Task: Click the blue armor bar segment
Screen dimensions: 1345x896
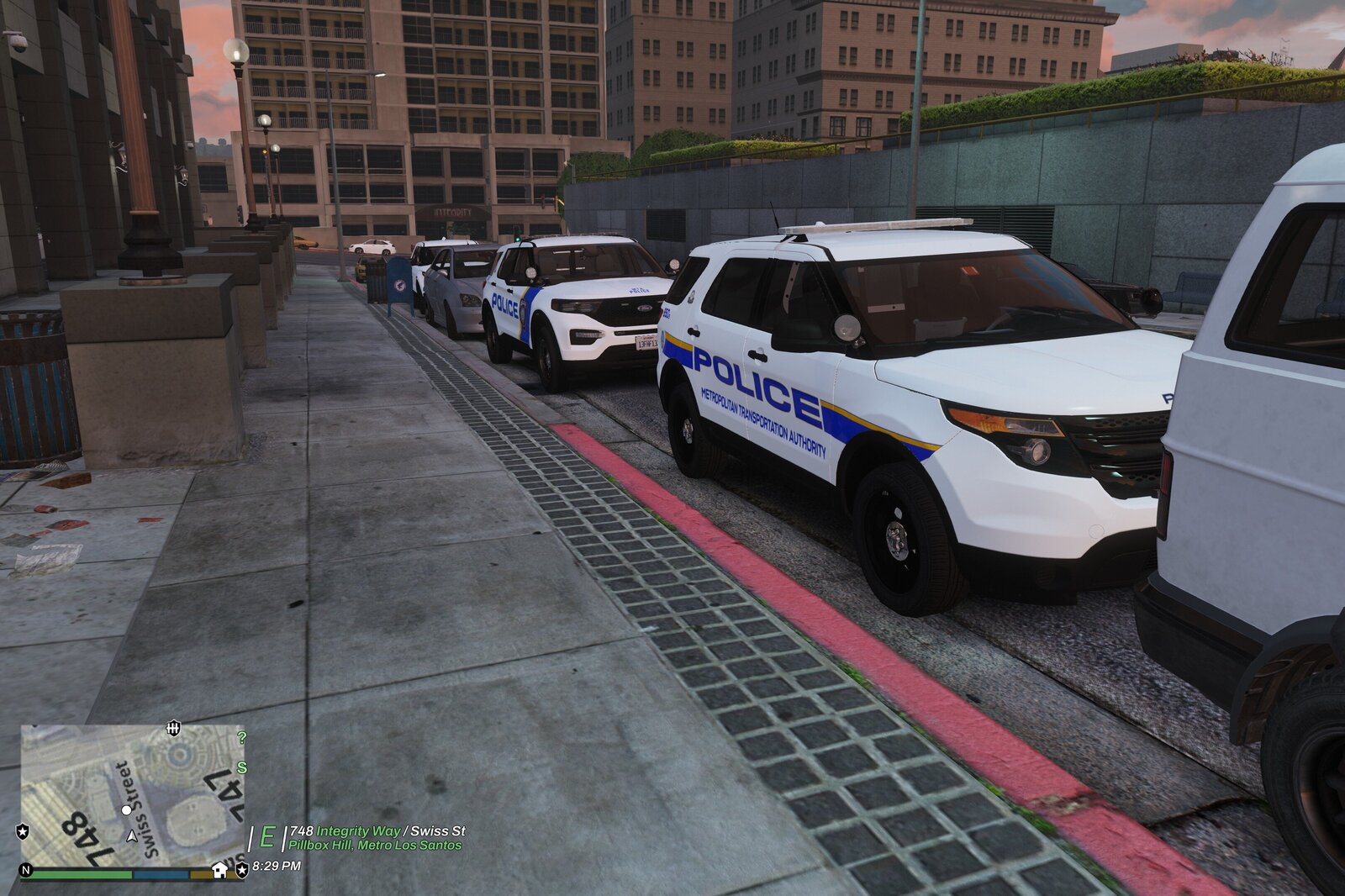Action: pos(161,873)
